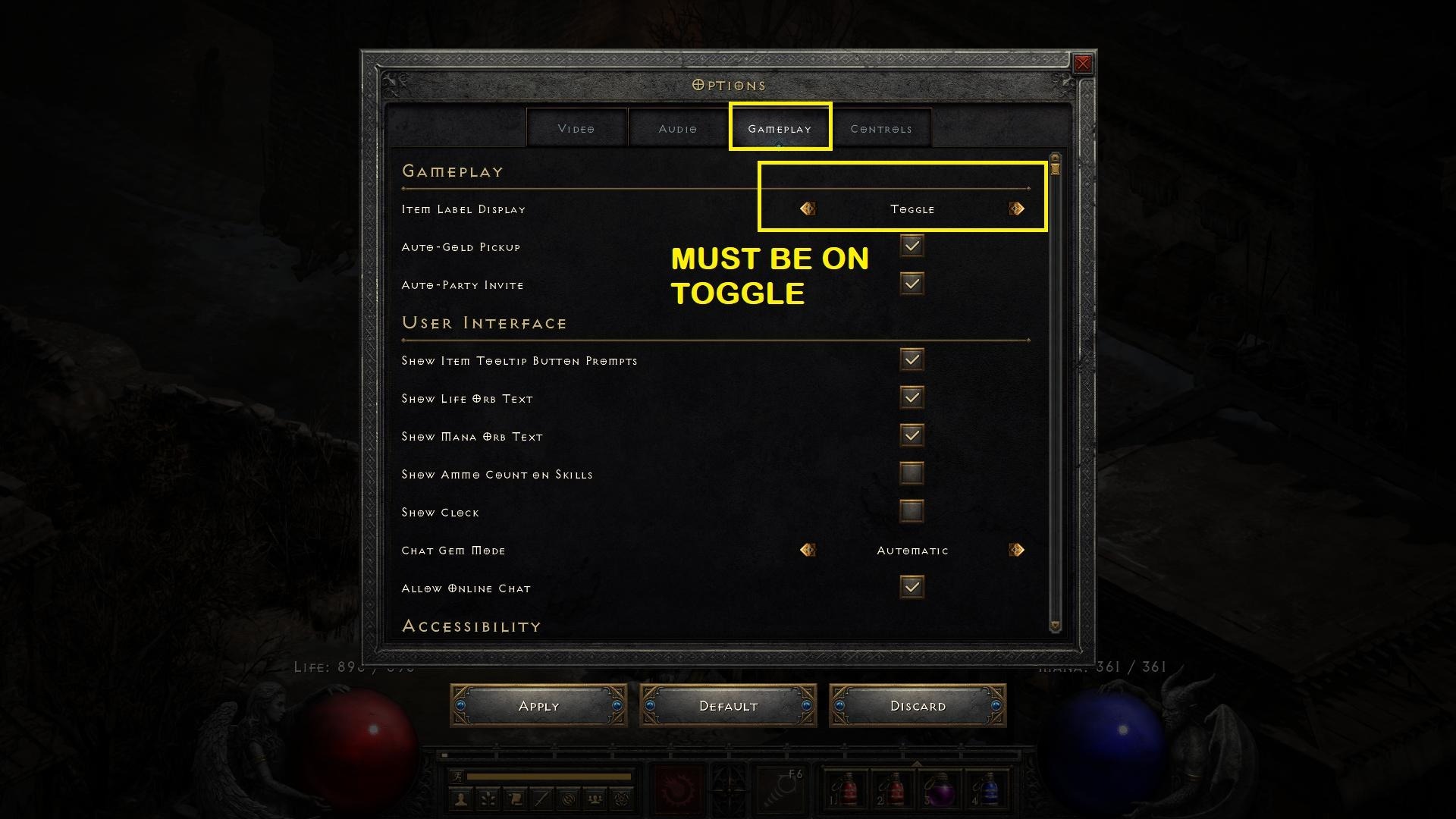Cycle Chat Gem Mode with left arrow
The height and width of the screenshot is (819, 1456).
coord(808,550)
